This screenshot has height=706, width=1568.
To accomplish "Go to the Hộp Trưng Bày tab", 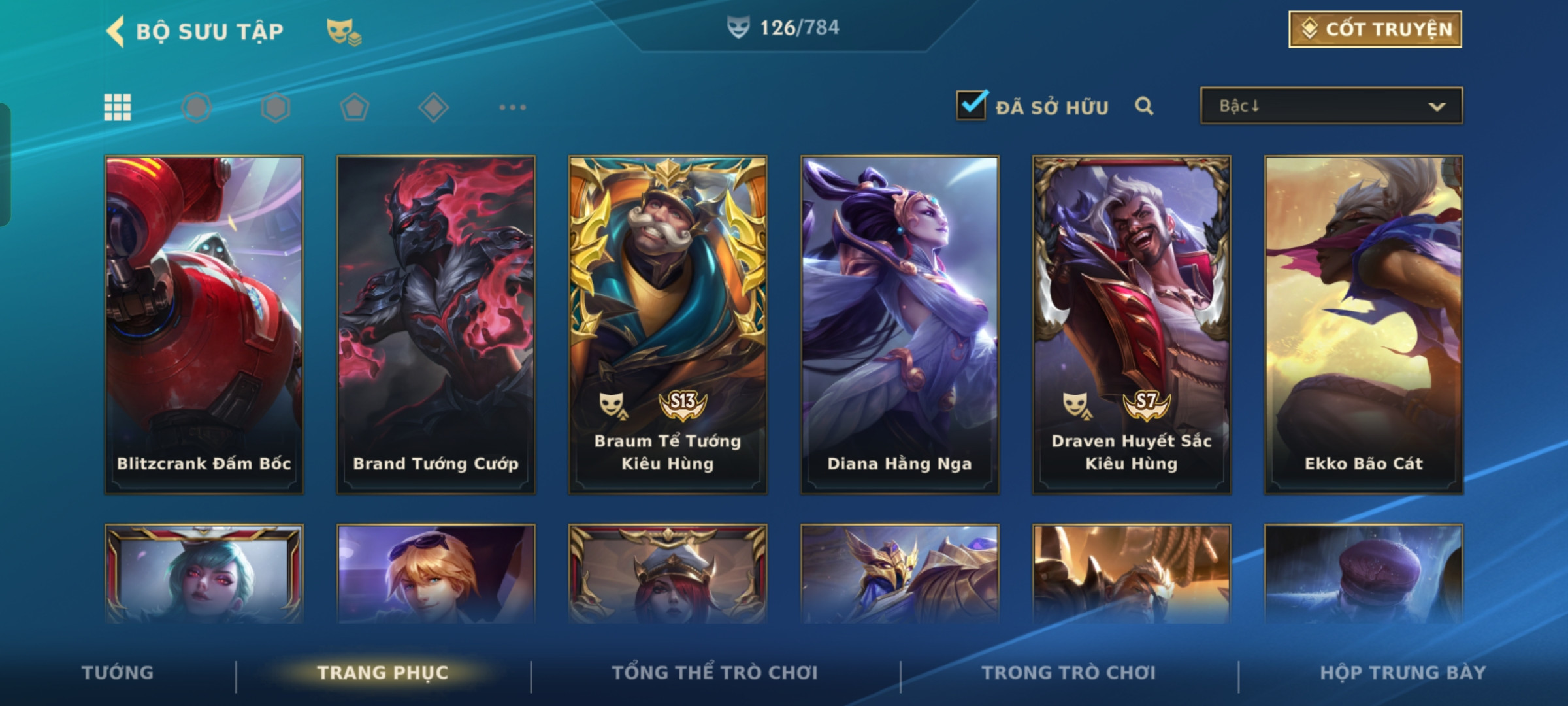I will pos(1403,673).
